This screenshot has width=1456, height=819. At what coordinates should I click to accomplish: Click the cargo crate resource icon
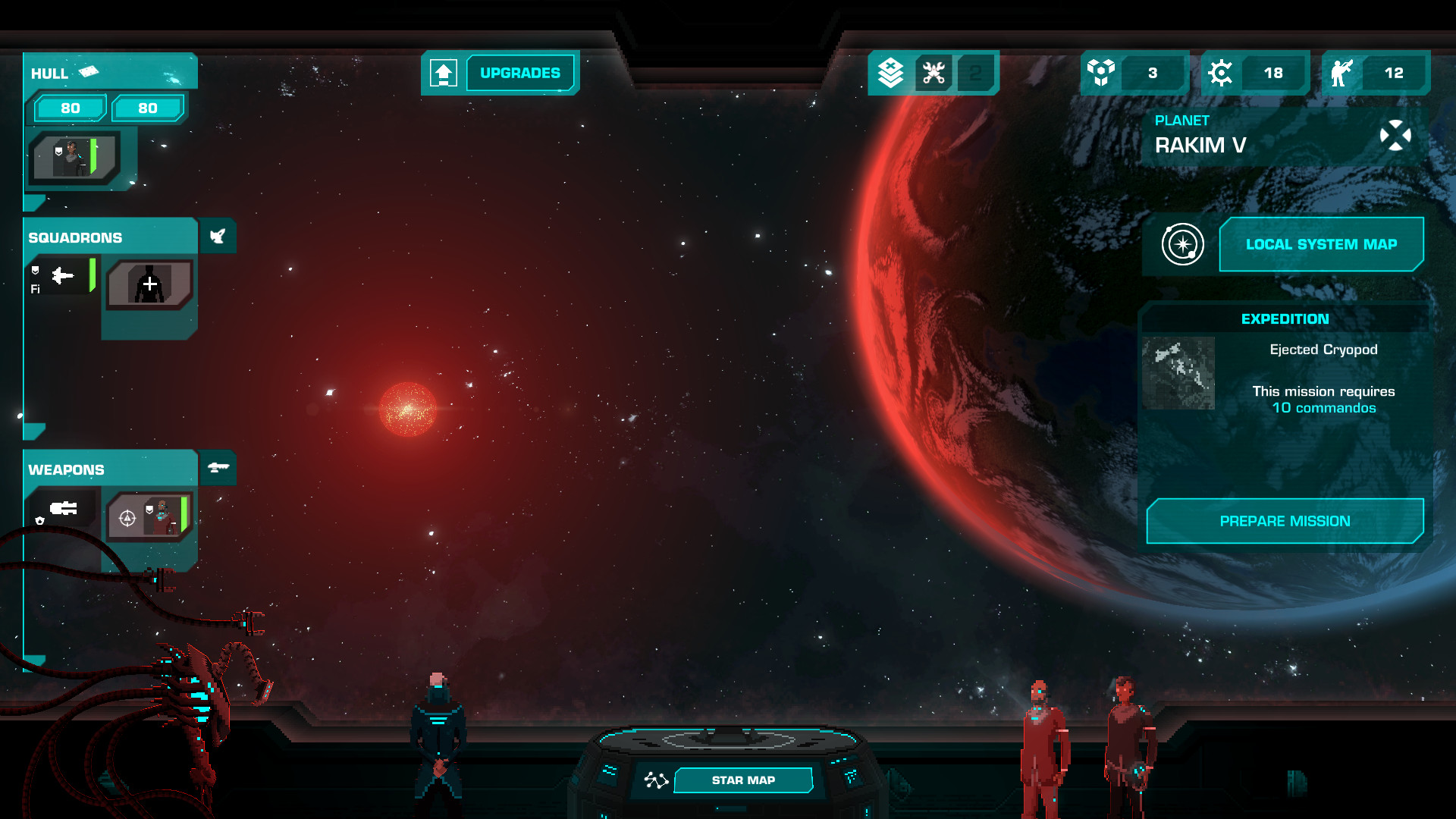tap(1101, 73)
